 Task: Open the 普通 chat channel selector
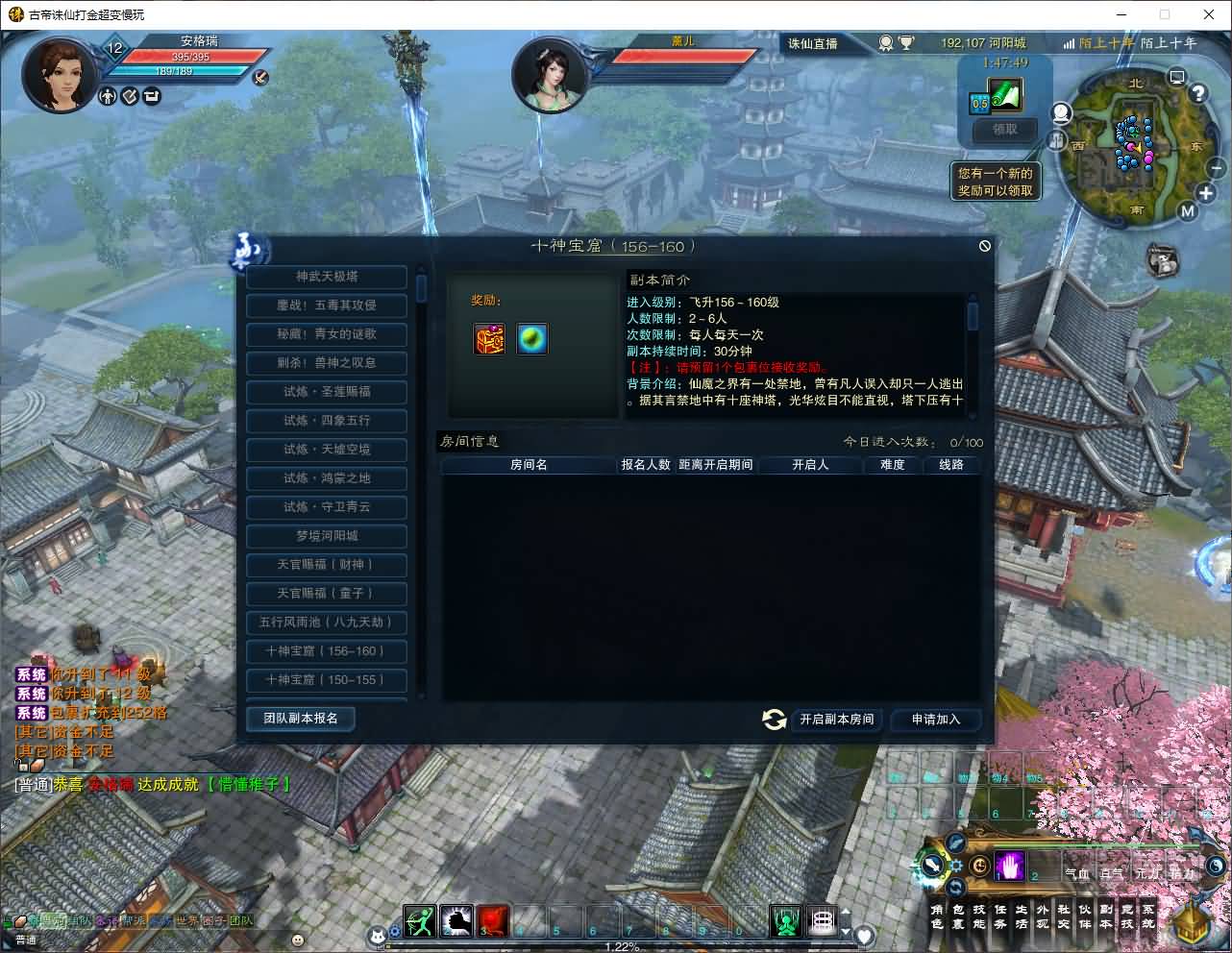coord(26,940)
